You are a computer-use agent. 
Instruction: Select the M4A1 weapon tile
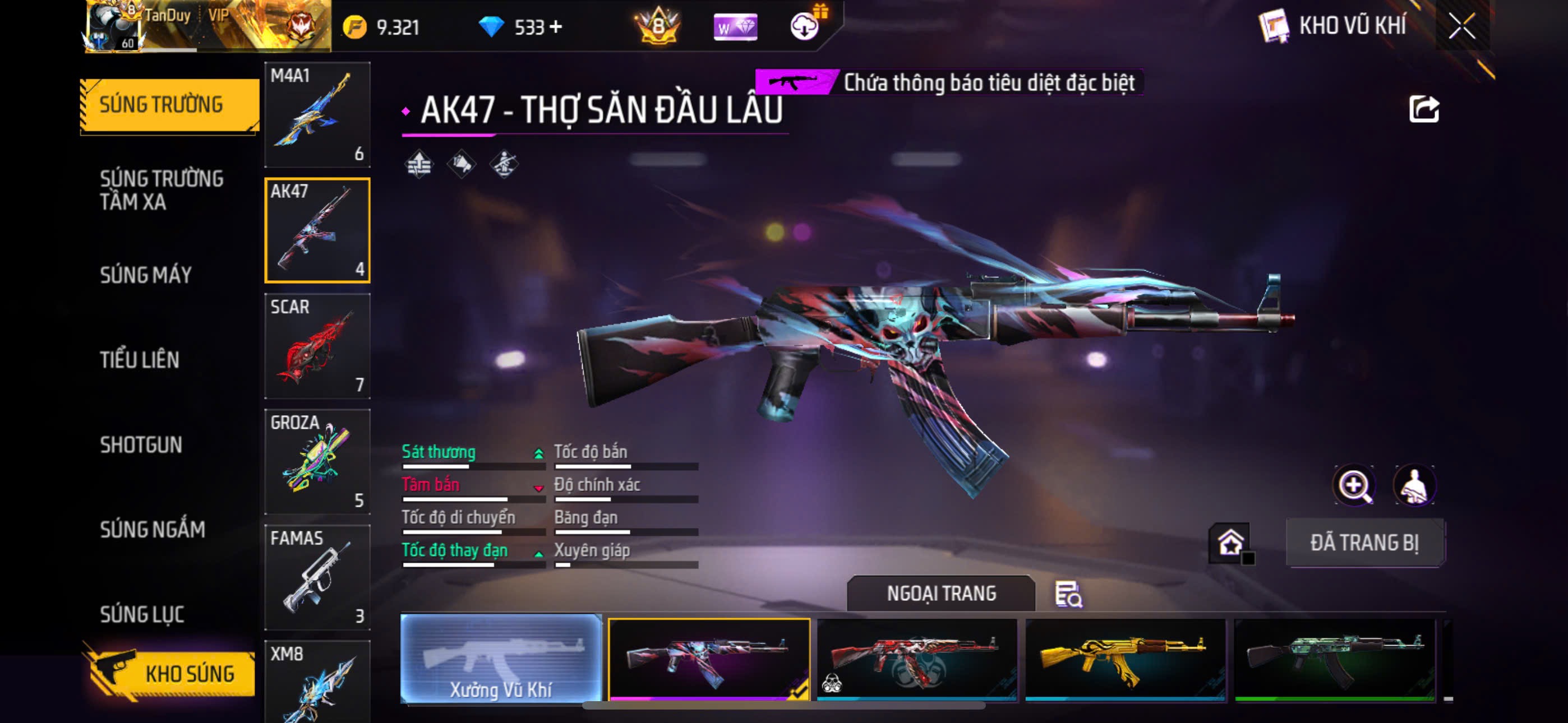pos(317,114)
